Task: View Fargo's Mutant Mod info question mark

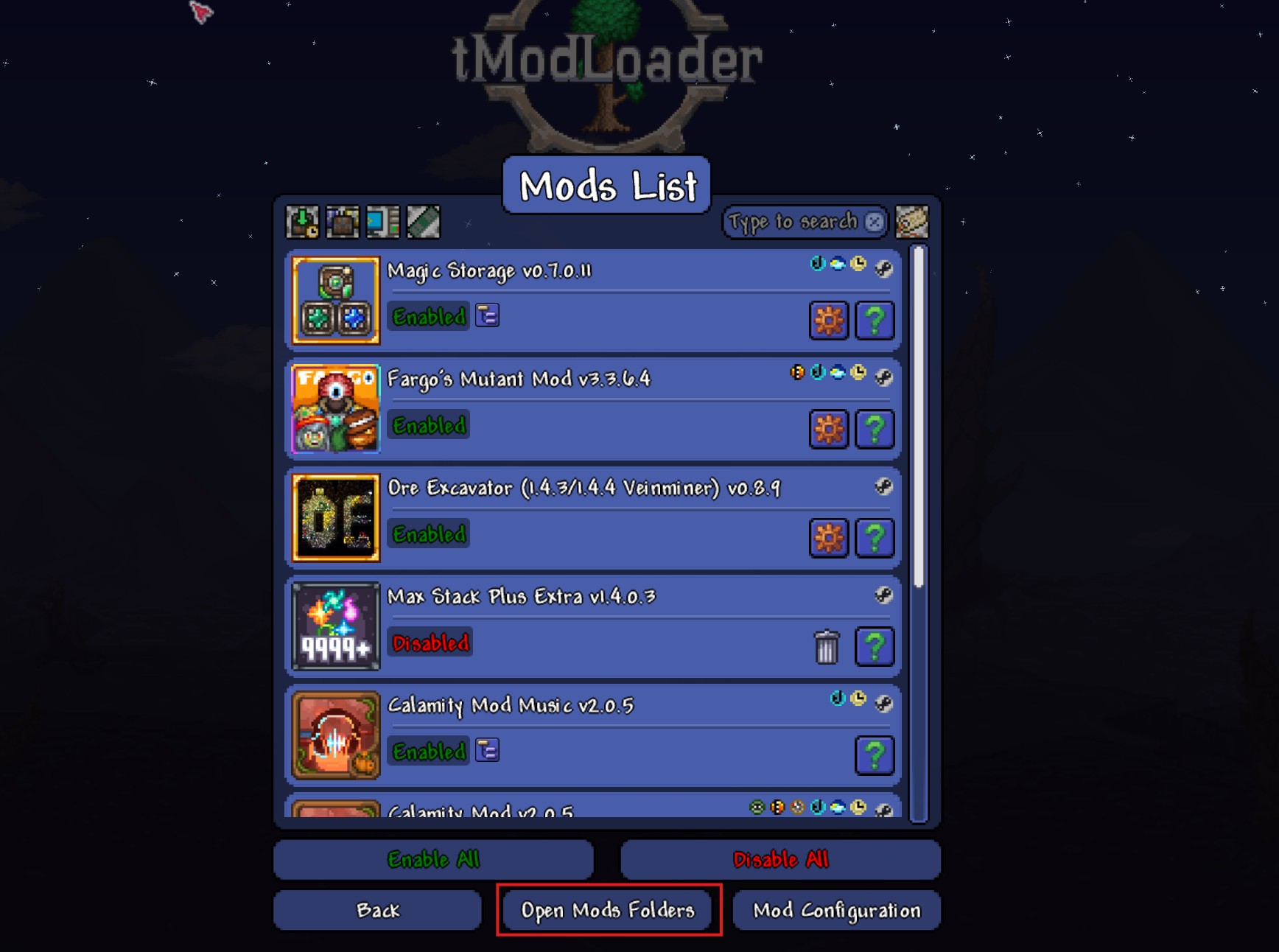Action: [x=875, y=428]
